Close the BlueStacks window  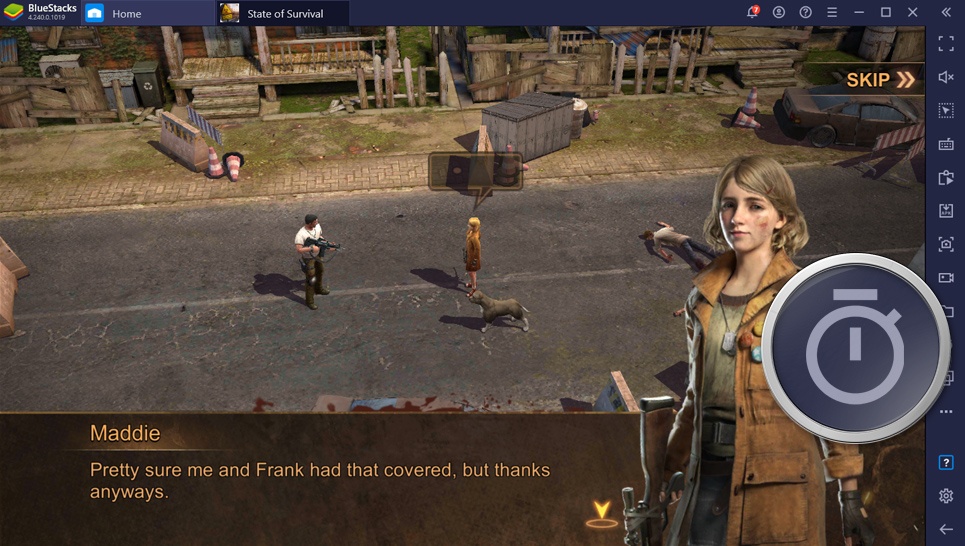(912, 12)
